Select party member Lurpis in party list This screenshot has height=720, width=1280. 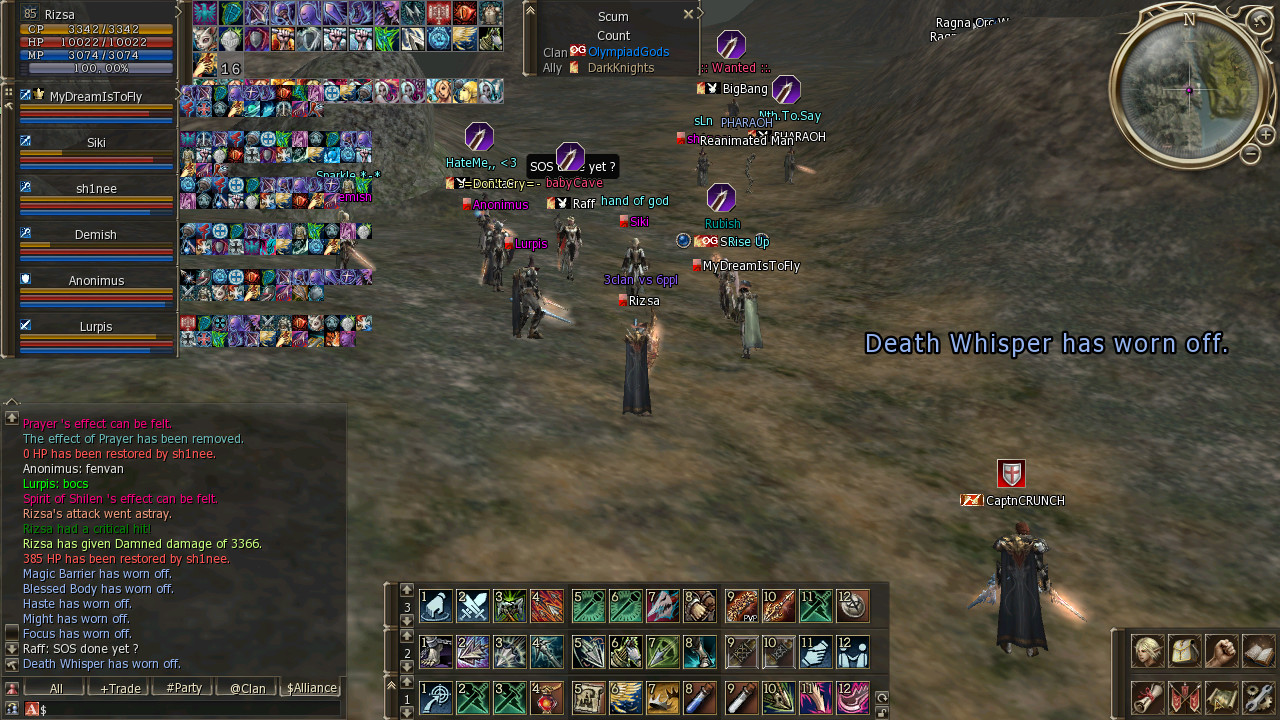[96, 327]
